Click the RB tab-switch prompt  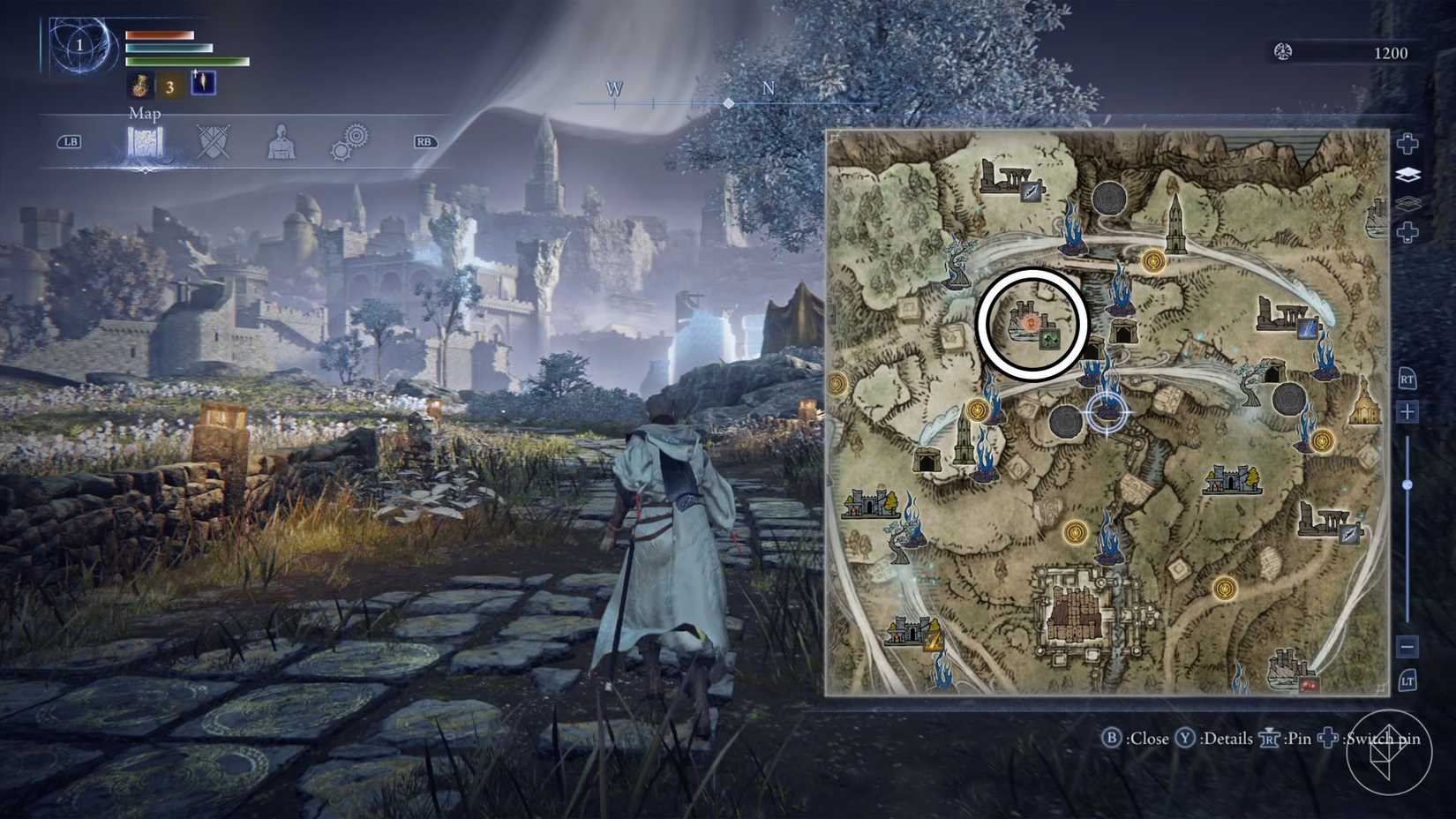pyautogui.click(x=422, y=141)
